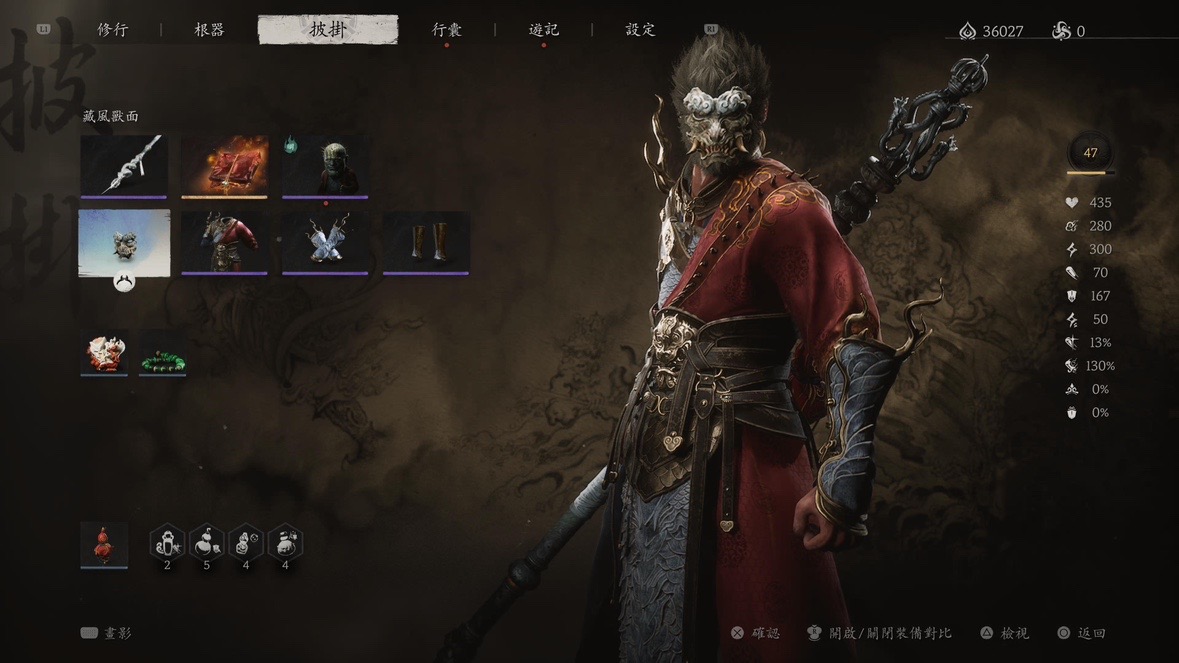Image resolution: width=1179 pixels, height=663 pixels.
Task: Choose the gourd quick item with count 5
Action: click(206, 542)
